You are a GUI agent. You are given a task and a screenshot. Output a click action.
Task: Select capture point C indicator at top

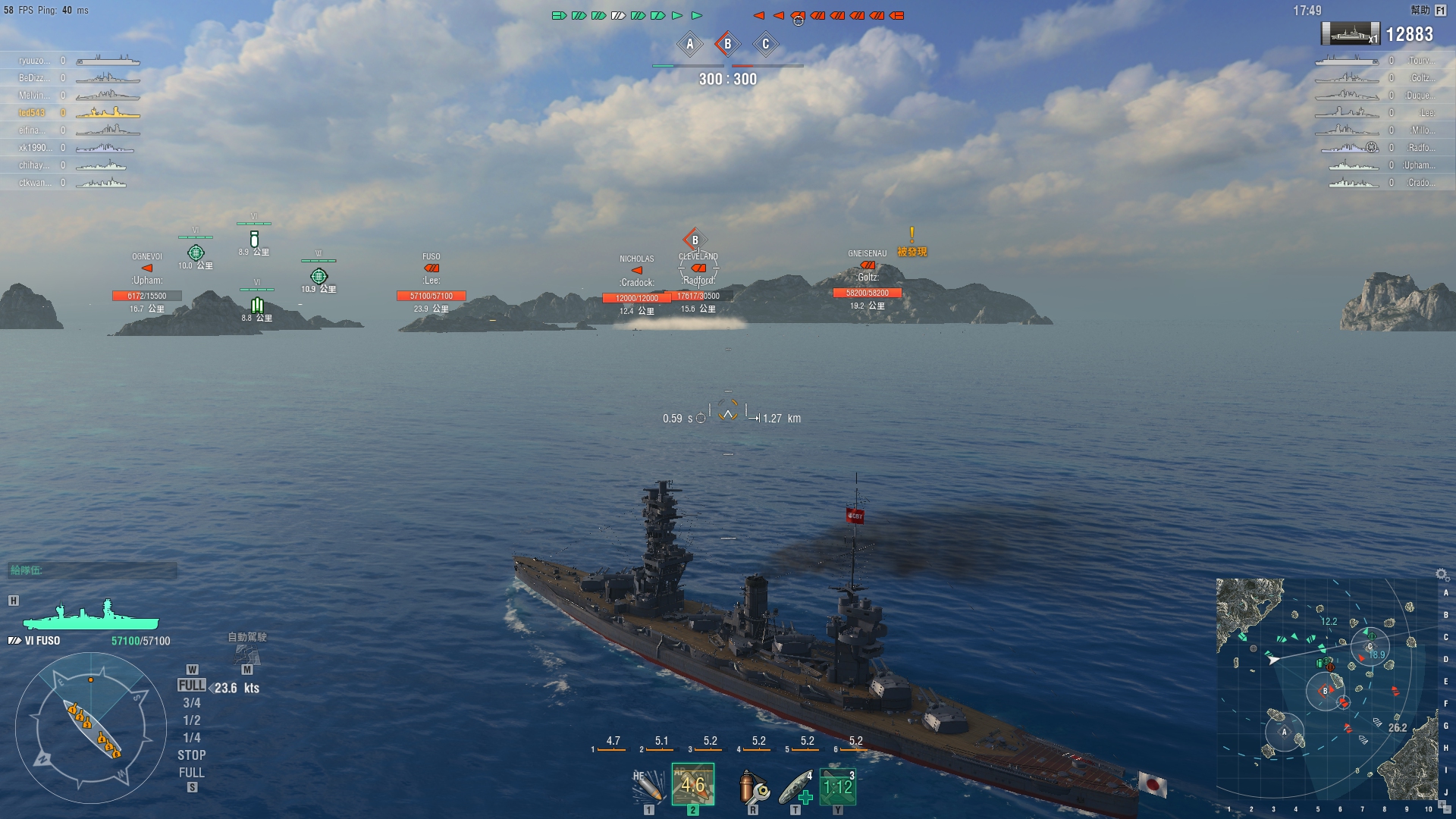coord(765,44)
